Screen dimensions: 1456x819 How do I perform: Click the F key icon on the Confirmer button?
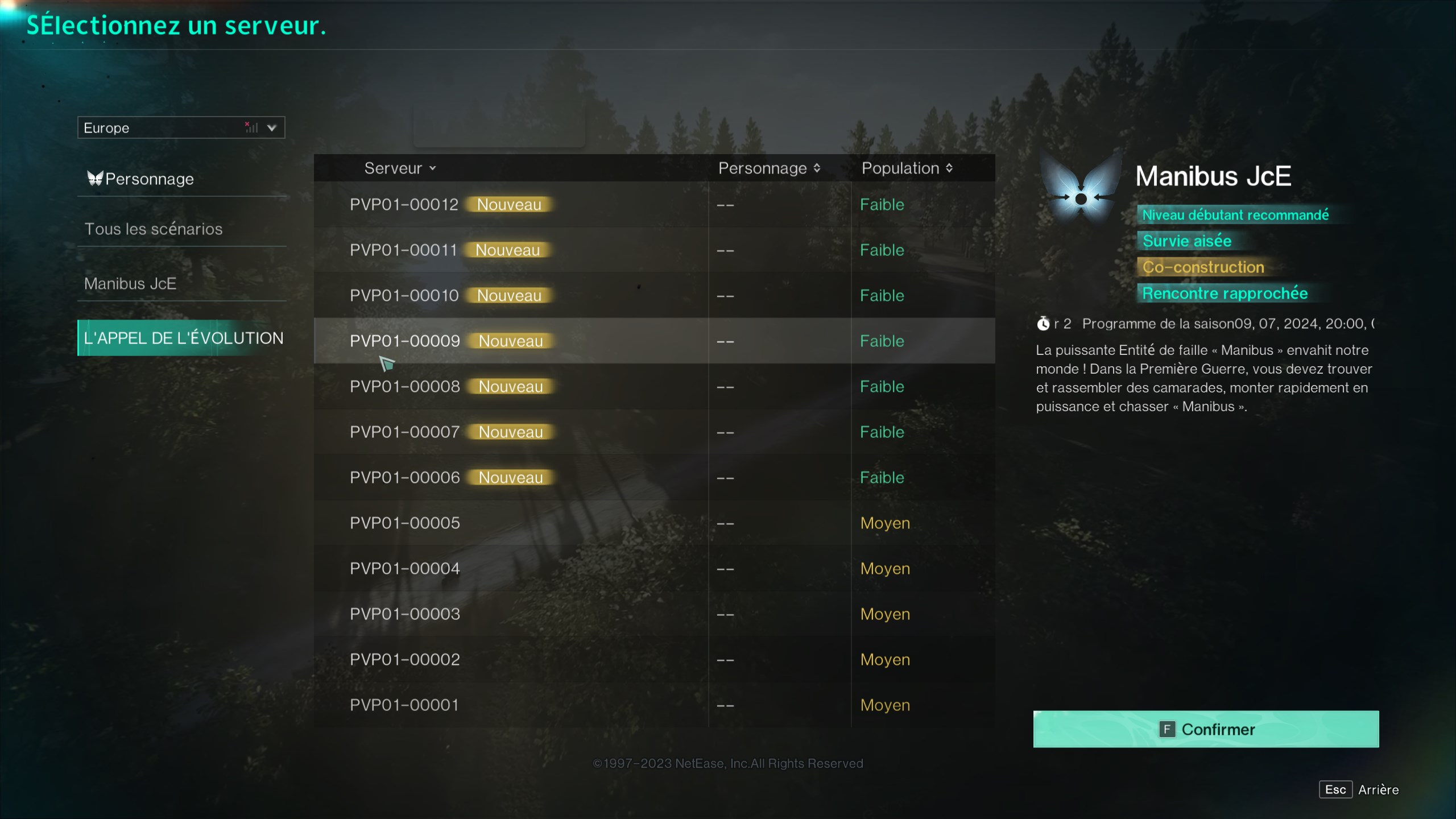click(x=1168, y=729)
